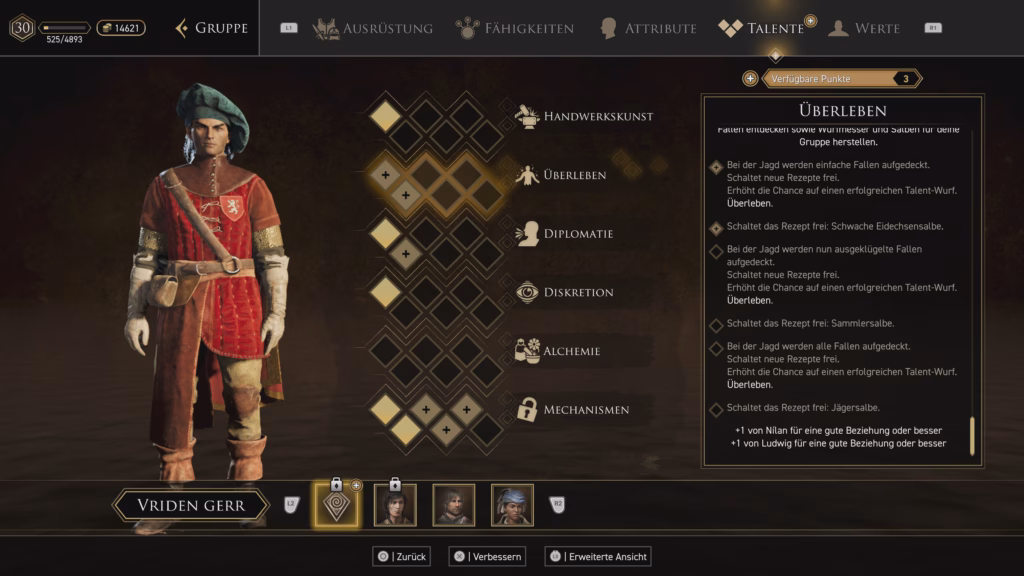Click the Zurück button
Screen dimensions: 1024x576
[401, 556]
